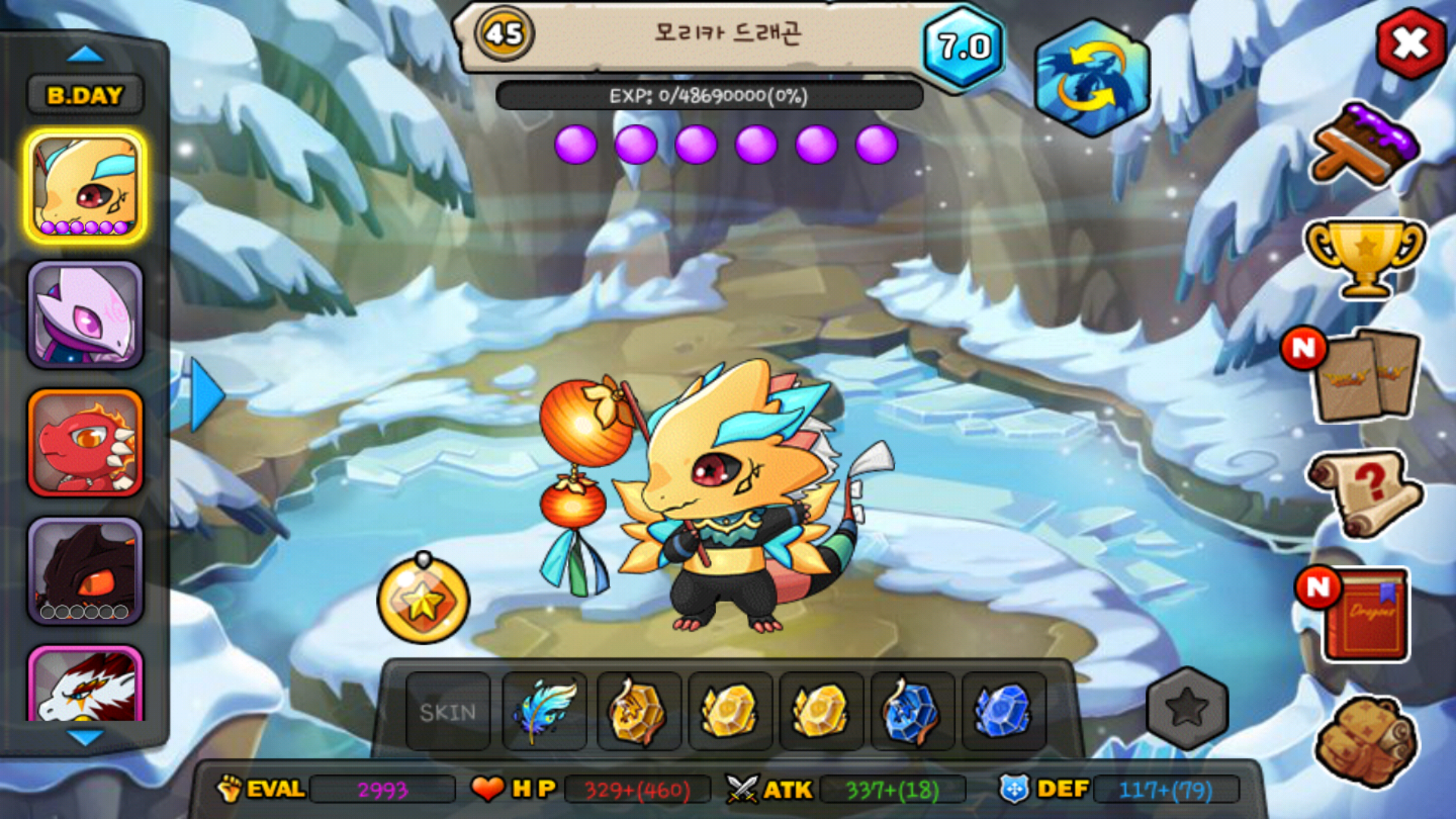
Task: Click the gold star medal pendant
Action: [x=423, y=601]
